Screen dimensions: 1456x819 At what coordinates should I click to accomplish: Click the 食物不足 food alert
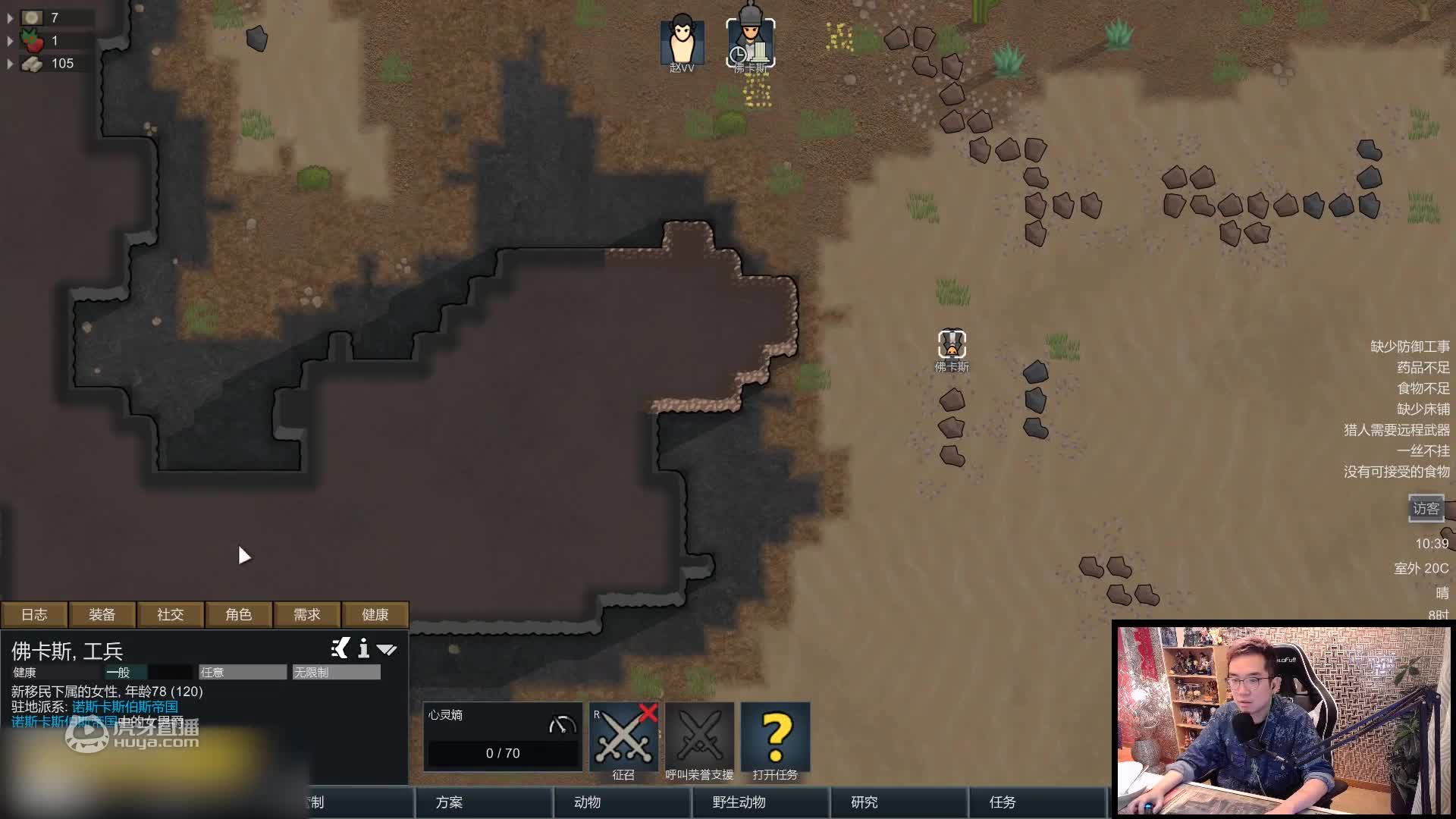1423,388
